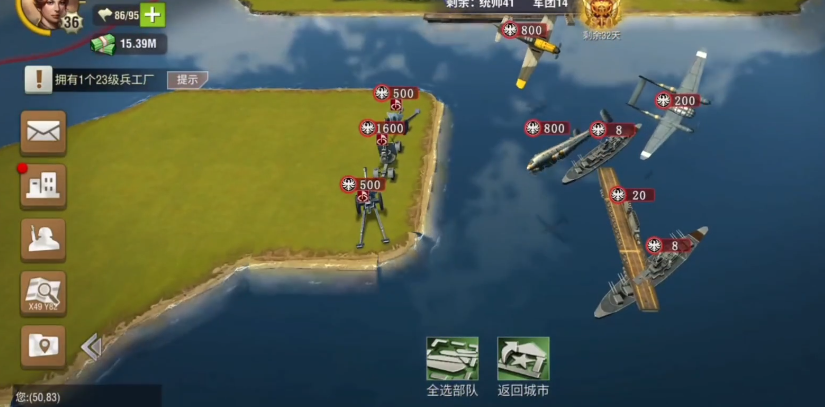This screenshot has width=825, height=407.
Task: Open the soldier troops icon
Action: click(44, 240)
